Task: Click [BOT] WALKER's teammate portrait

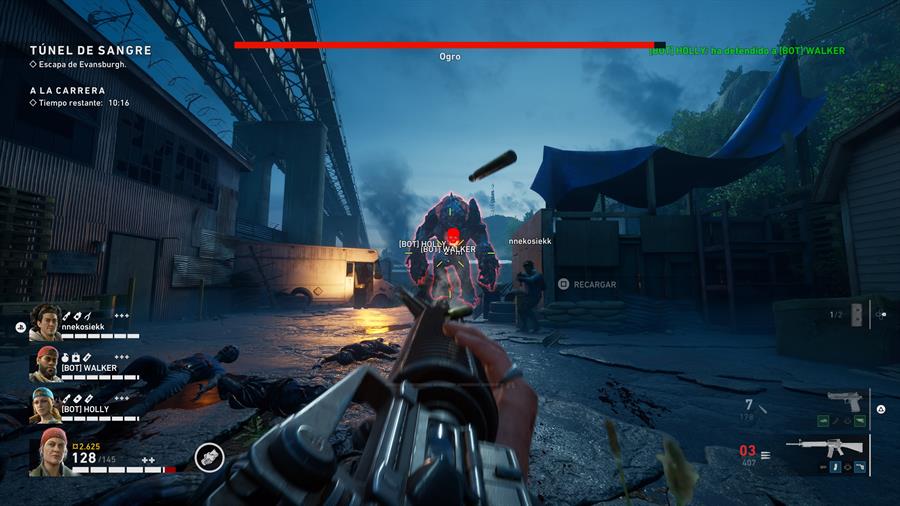Action: (45, 364)
